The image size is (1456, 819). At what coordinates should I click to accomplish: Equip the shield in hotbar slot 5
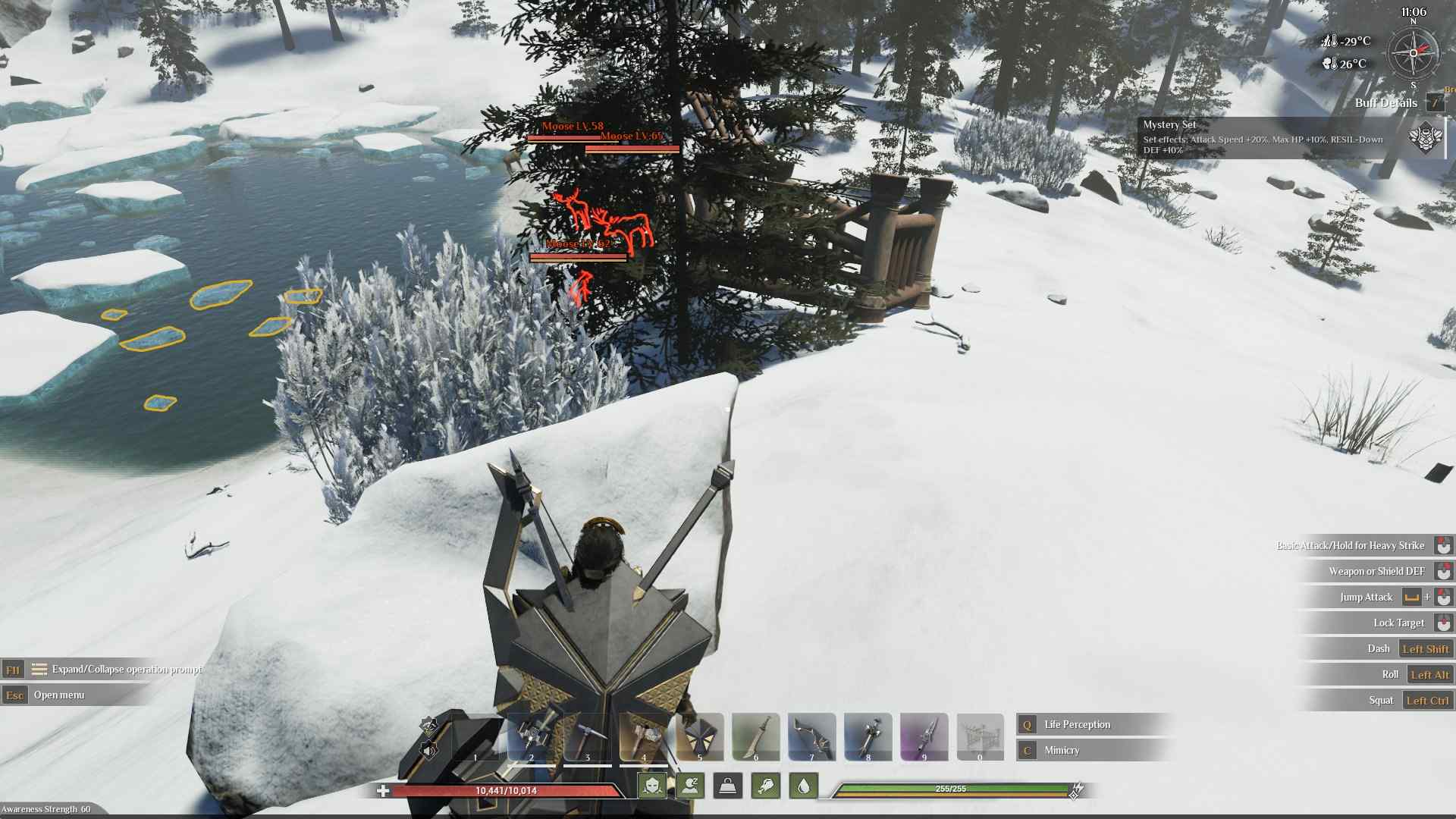coord(700,736)
